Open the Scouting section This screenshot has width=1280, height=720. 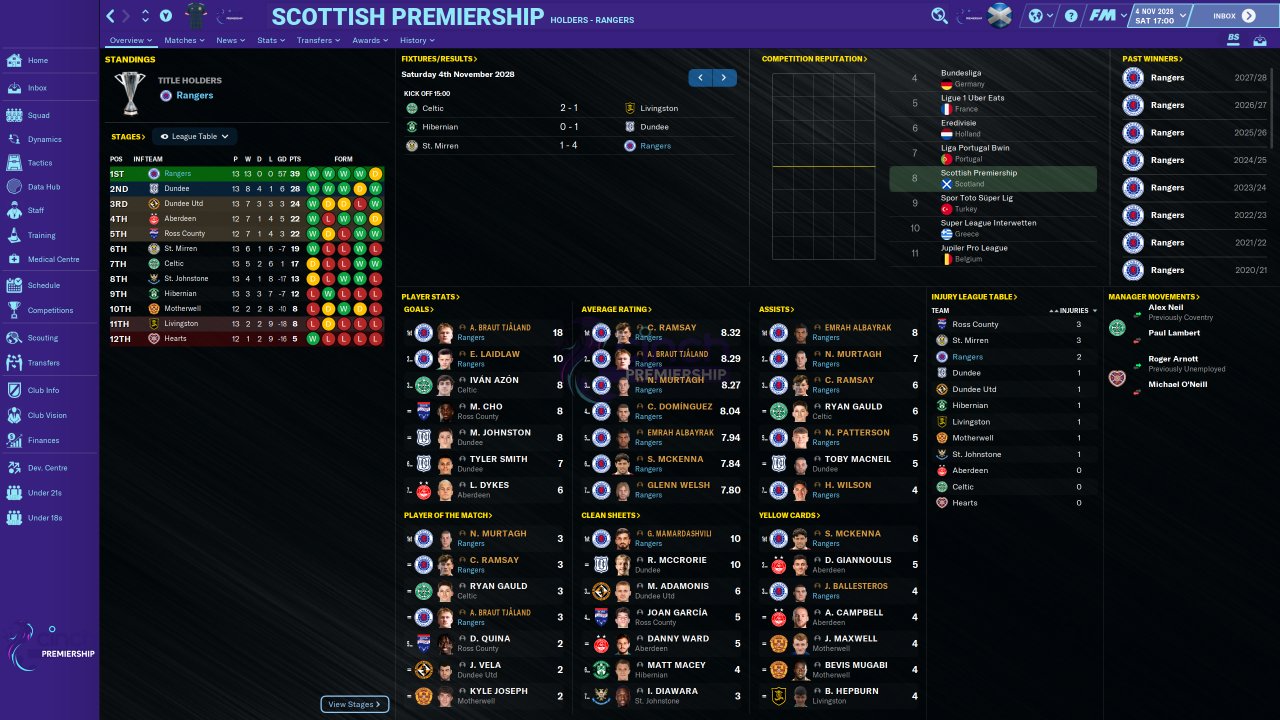[43, 338]
